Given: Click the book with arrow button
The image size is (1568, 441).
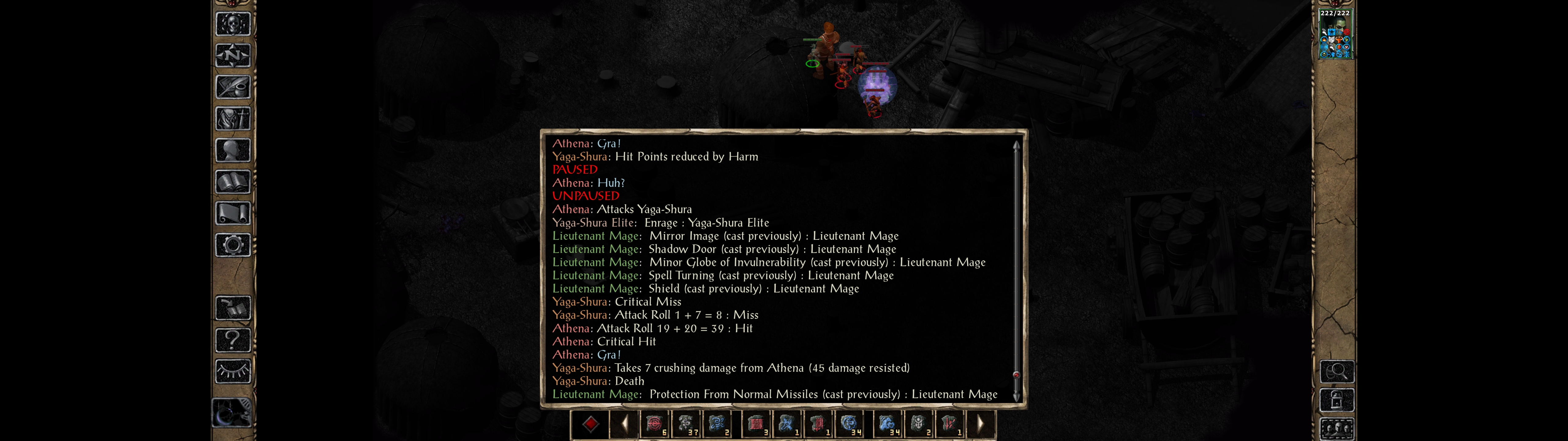Looking at the screenshot, I should pos(232,308).
